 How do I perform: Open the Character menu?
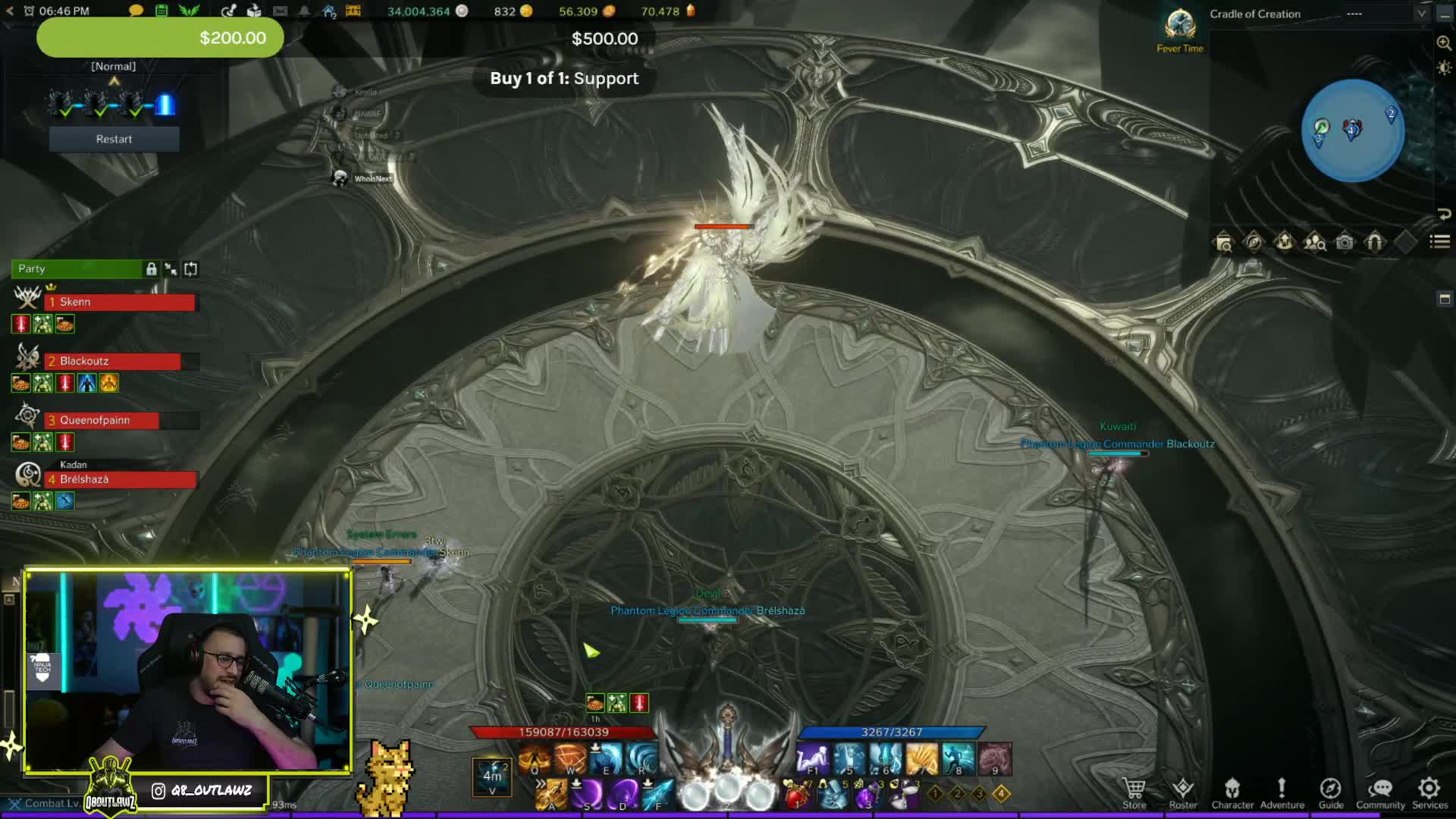[x=1232, y=792]
